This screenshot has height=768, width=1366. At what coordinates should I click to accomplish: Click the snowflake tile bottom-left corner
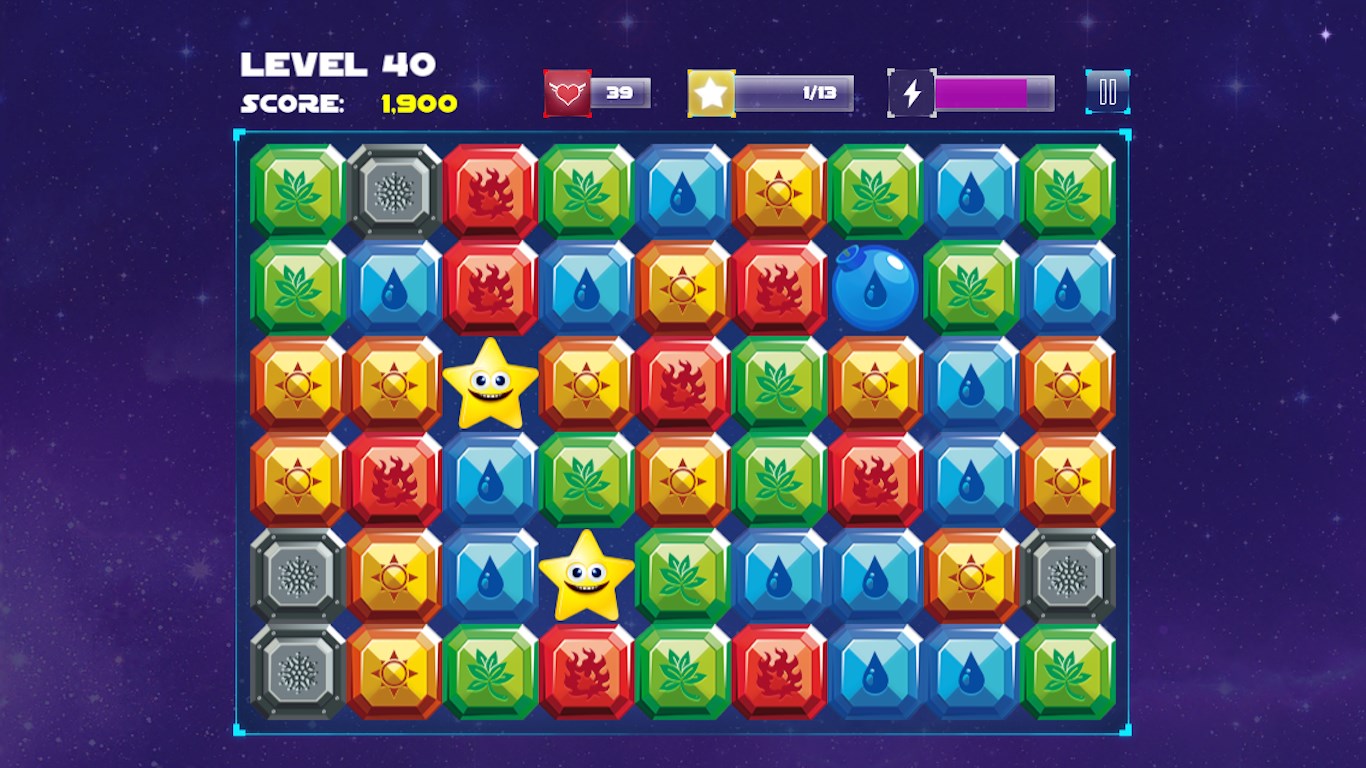296,670
